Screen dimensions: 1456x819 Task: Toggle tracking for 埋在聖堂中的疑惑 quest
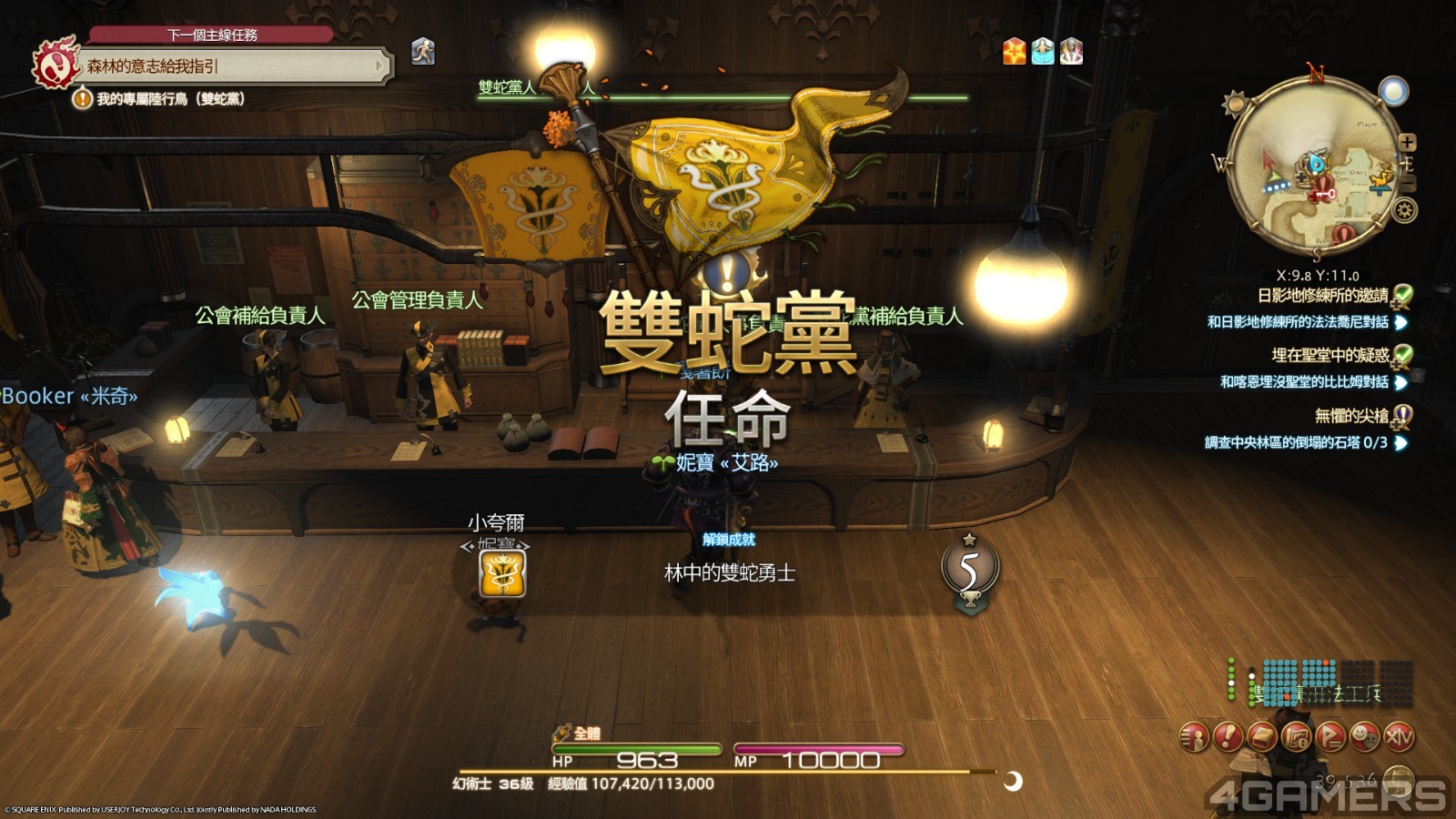(x=1404, y=357)
